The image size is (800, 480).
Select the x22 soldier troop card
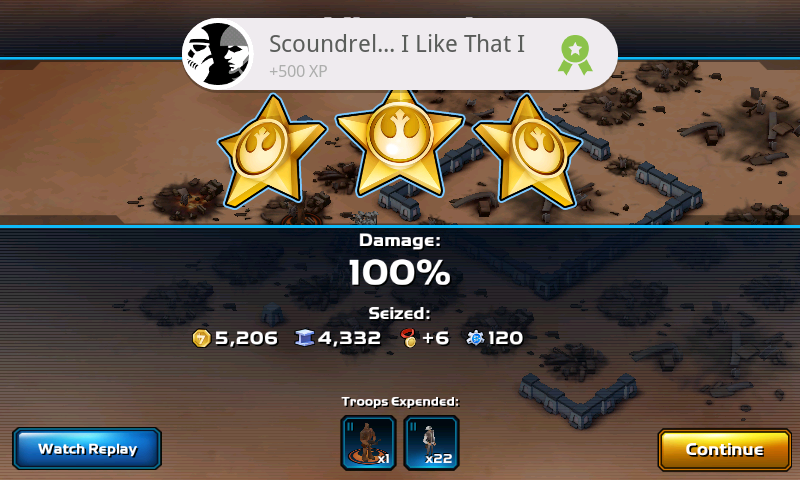[431, 443]
